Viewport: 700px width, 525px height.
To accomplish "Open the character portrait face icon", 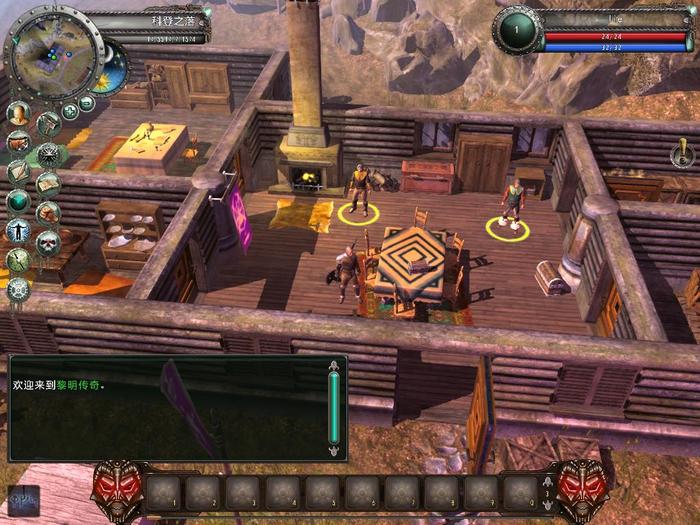I will 17,114.
